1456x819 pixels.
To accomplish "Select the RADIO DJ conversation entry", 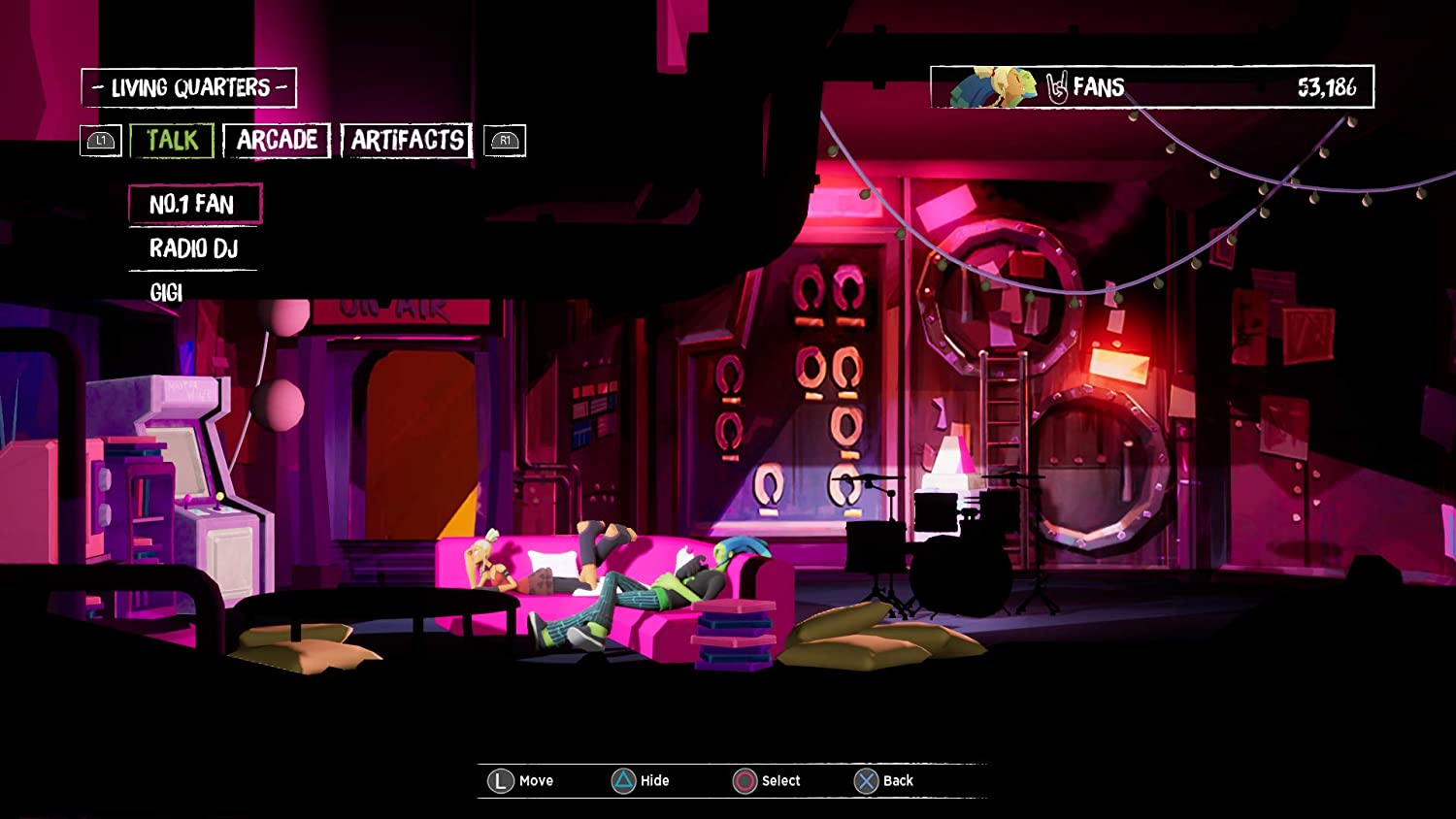I will [x=193, y=249].
